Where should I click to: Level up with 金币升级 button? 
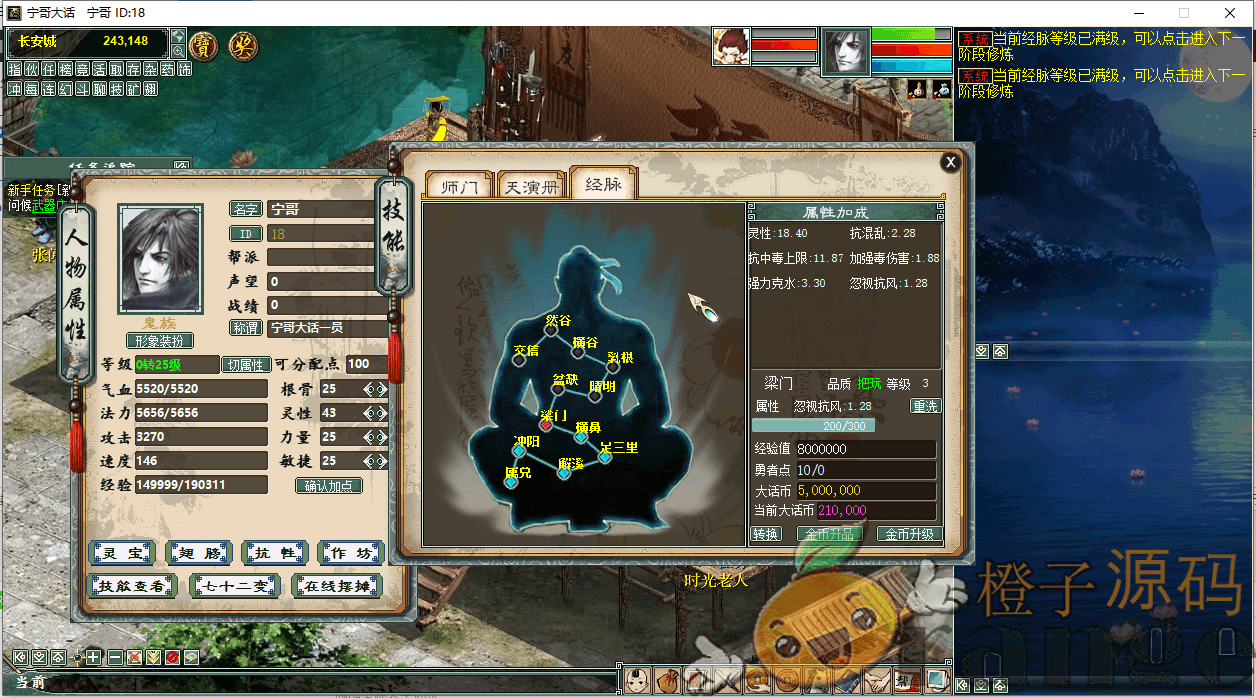[x=909, y=534]
